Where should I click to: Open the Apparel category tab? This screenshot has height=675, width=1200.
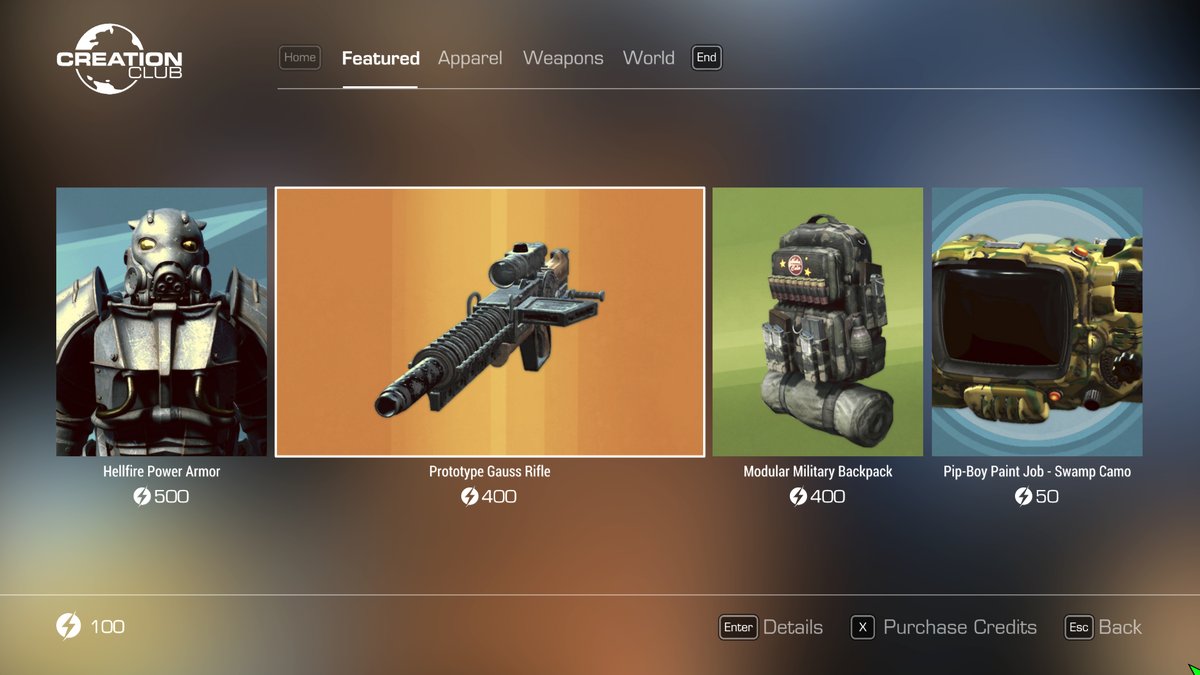pos(470,58)
